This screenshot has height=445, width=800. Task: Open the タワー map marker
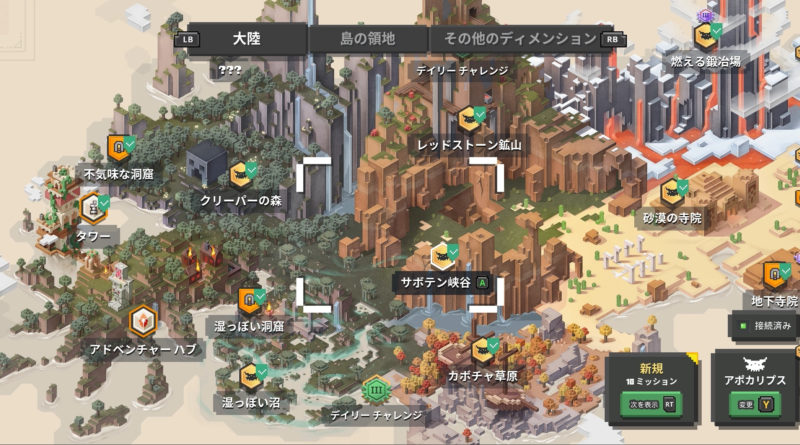[x=93, y=208]
